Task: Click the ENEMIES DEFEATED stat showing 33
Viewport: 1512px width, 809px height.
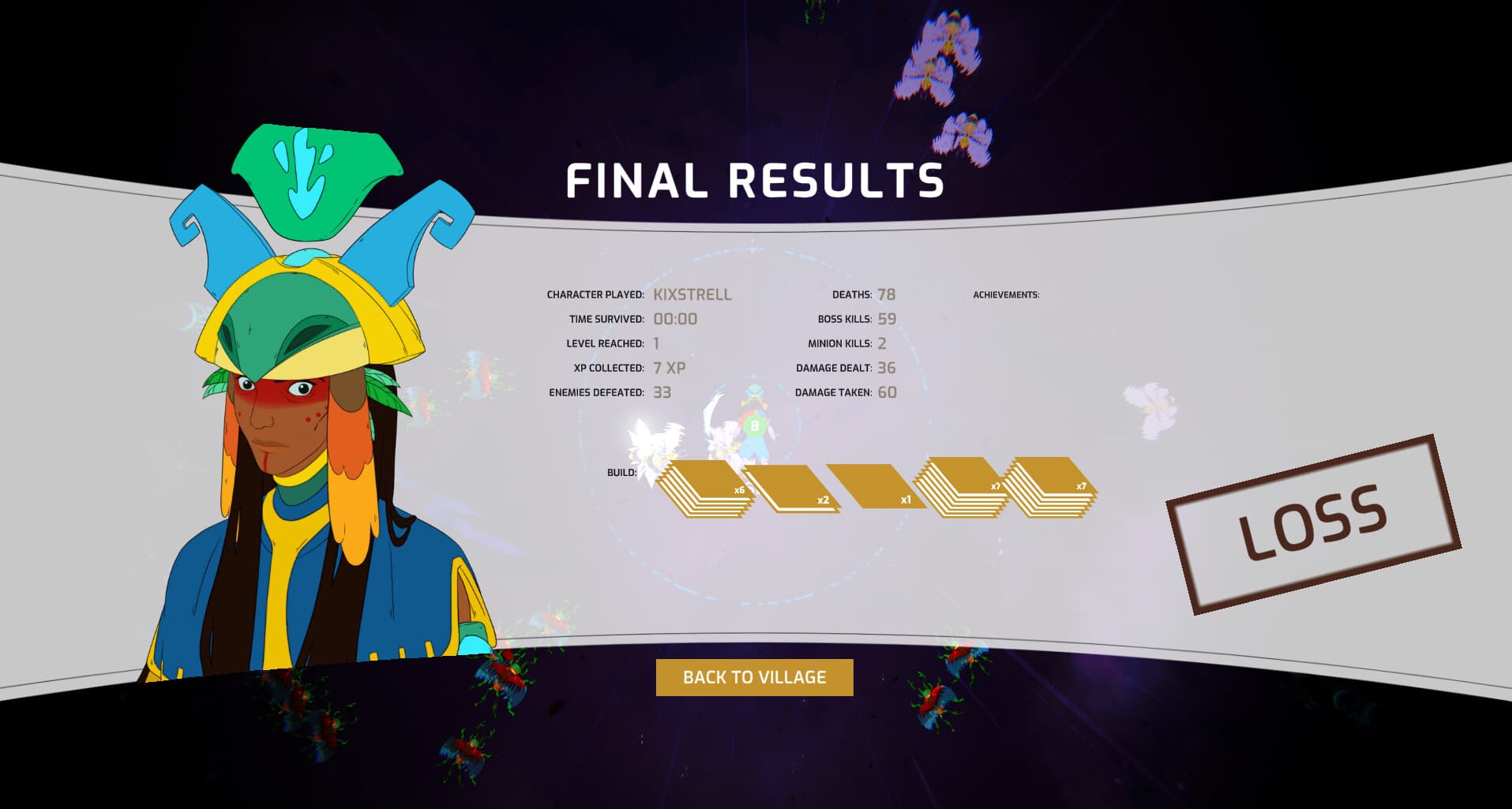Action: pyautogui.click(x=662, y=391)
